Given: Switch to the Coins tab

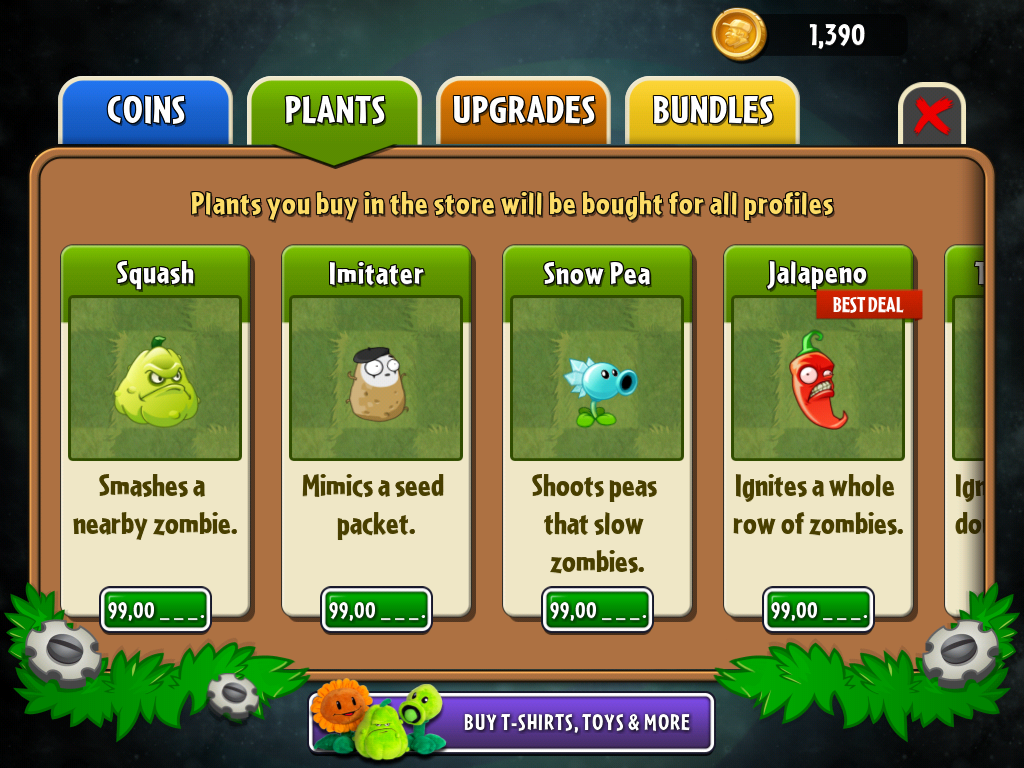Looking at the screenshot, I should point(145,110).
